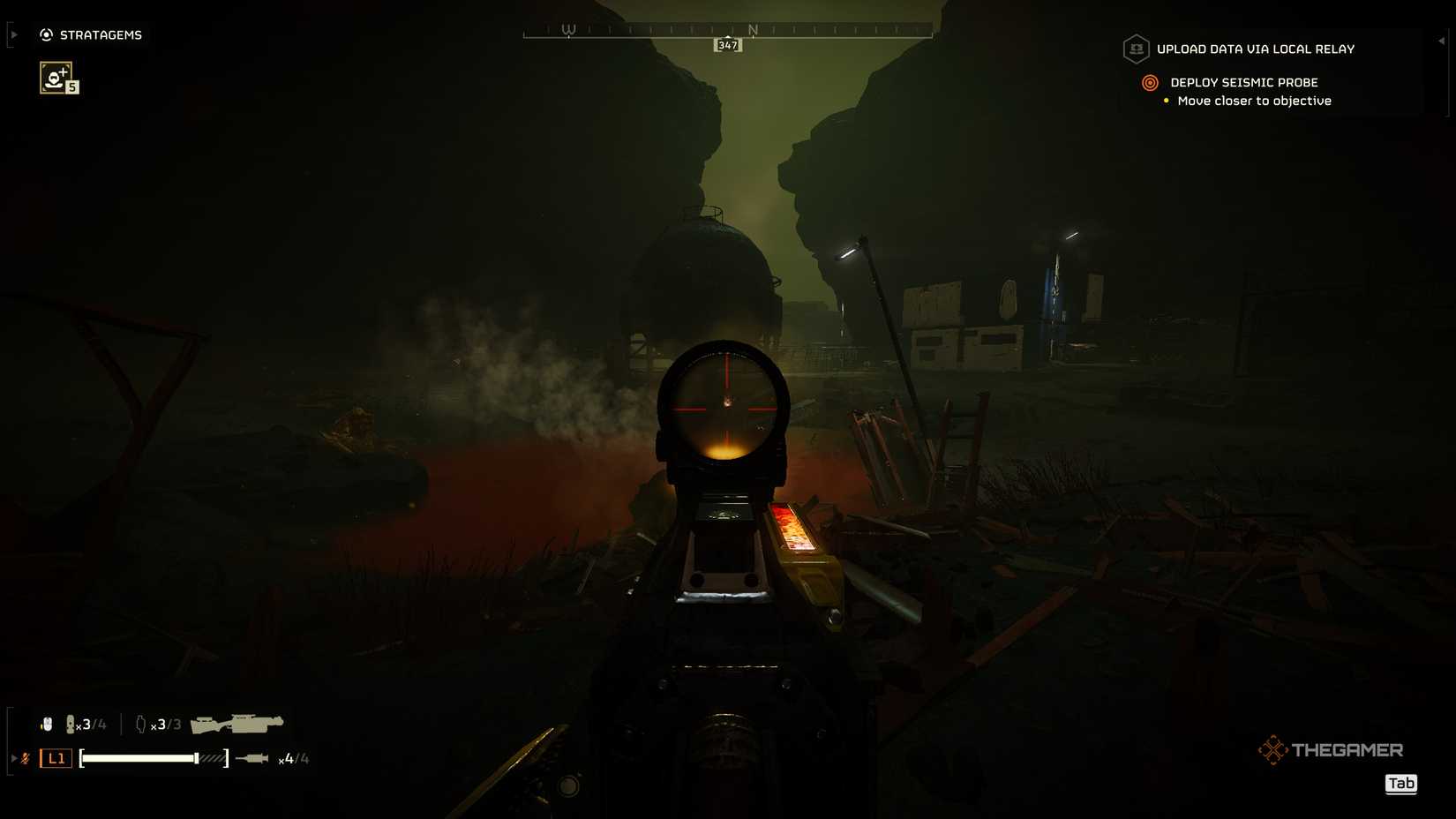Select the orange Seismic Probe target icon
Viewport: 1456px width, 819px height.
coord(1150,84)
